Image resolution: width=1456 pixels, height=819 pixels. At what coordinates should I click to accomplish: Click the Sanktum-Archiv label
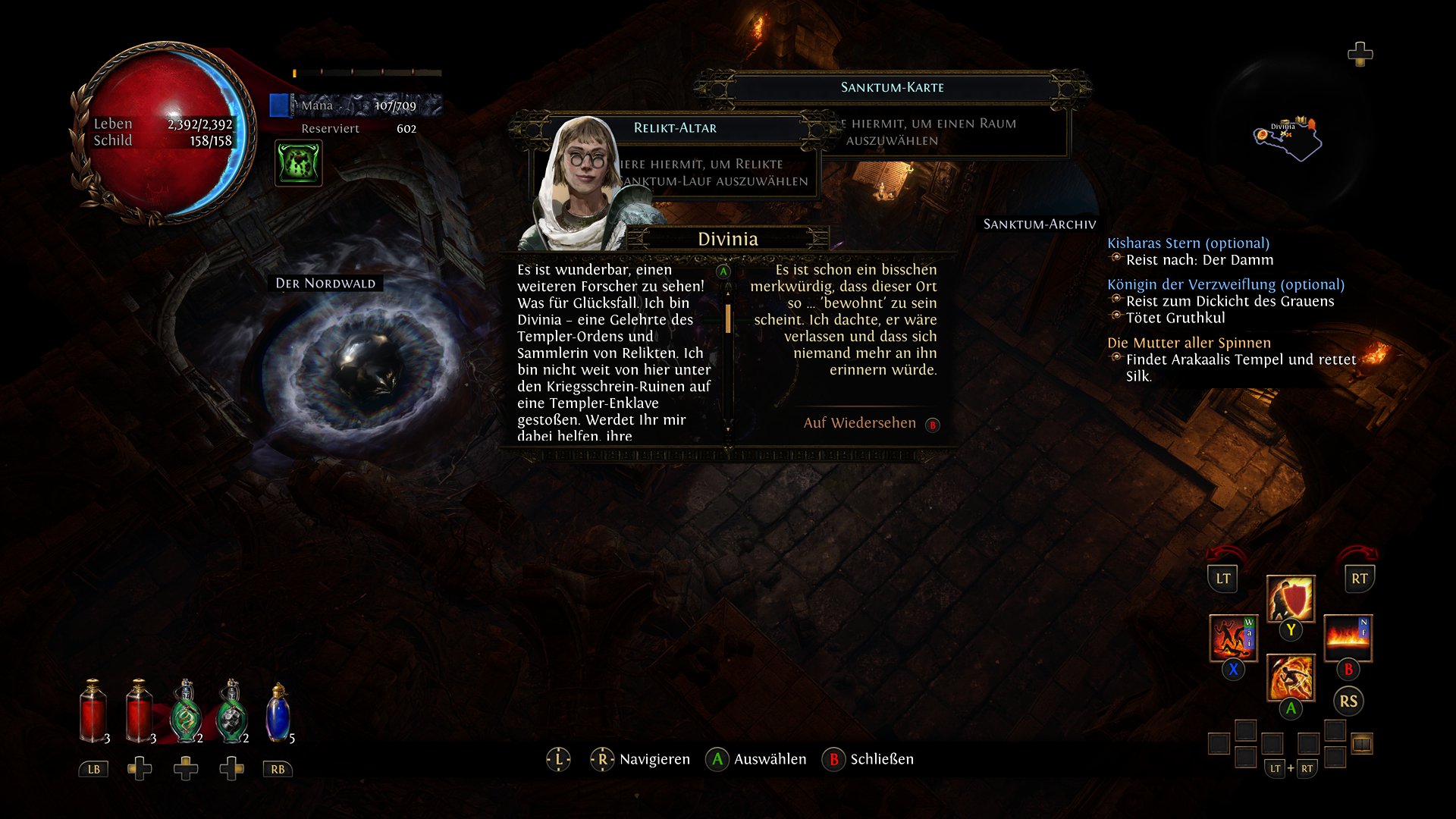point(1039,224)
